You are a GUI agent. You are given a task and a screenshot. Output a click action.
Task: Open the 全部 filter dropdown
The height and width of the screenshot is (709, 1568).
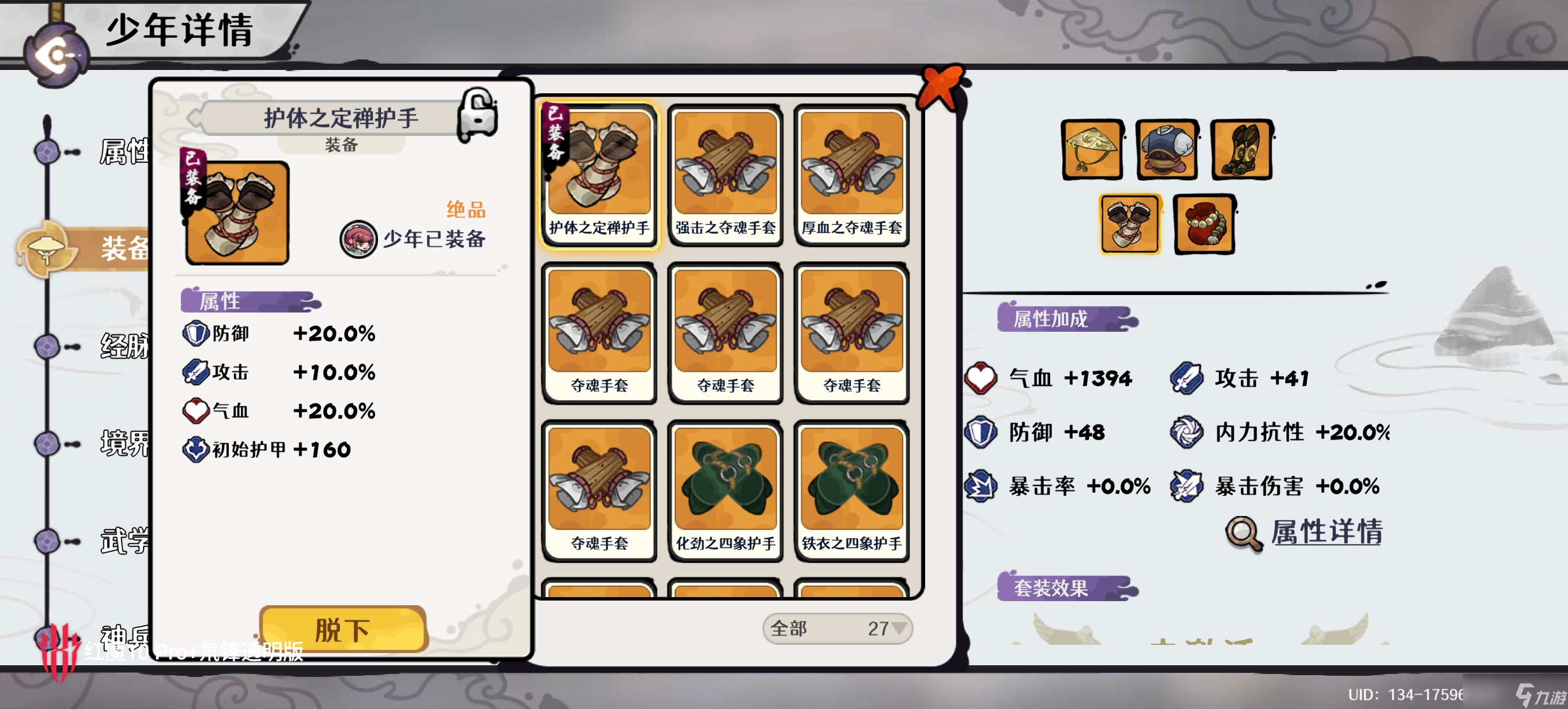pos(837,628)
